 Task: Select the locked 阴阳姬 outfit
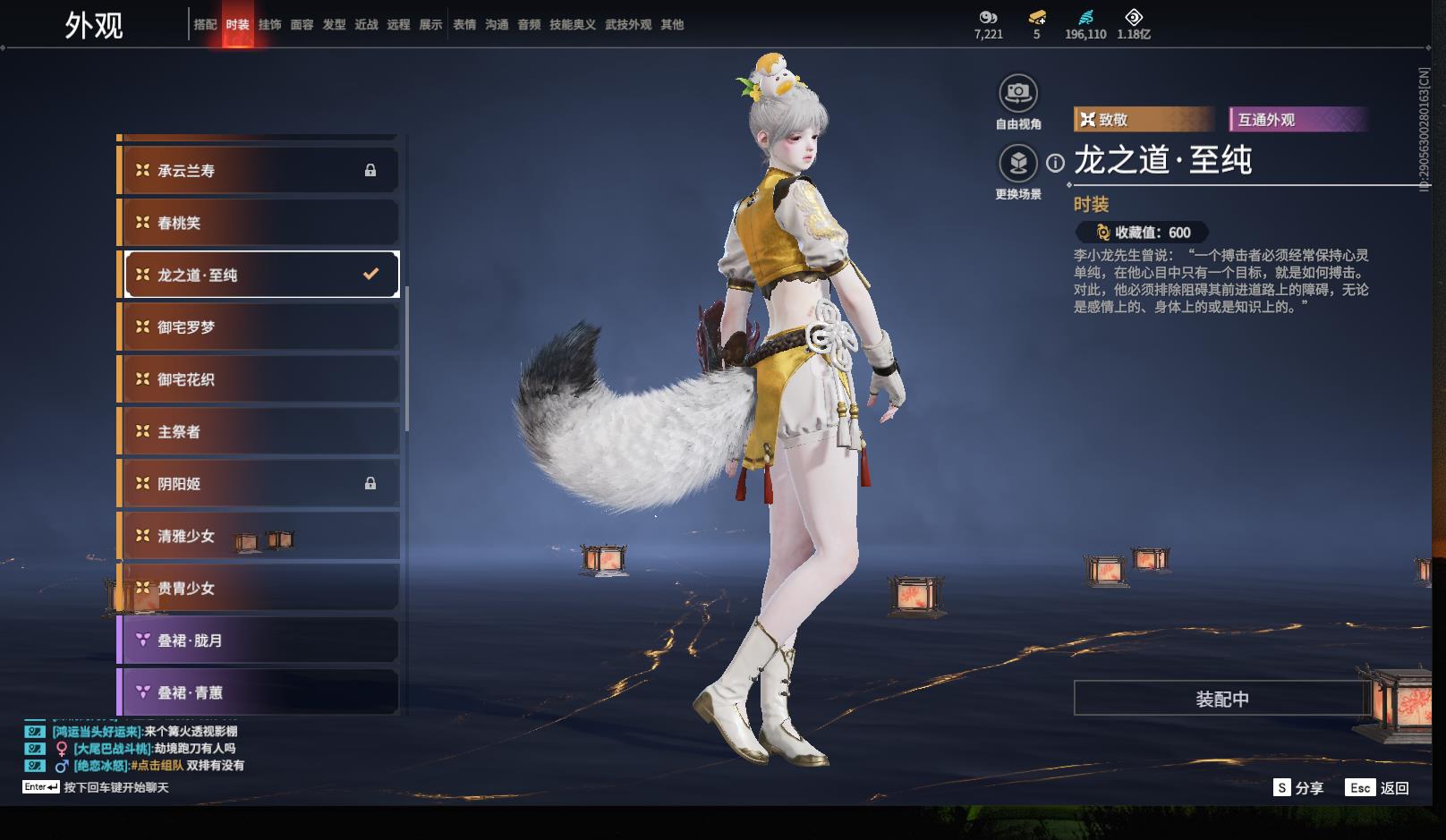coord(259,484)
